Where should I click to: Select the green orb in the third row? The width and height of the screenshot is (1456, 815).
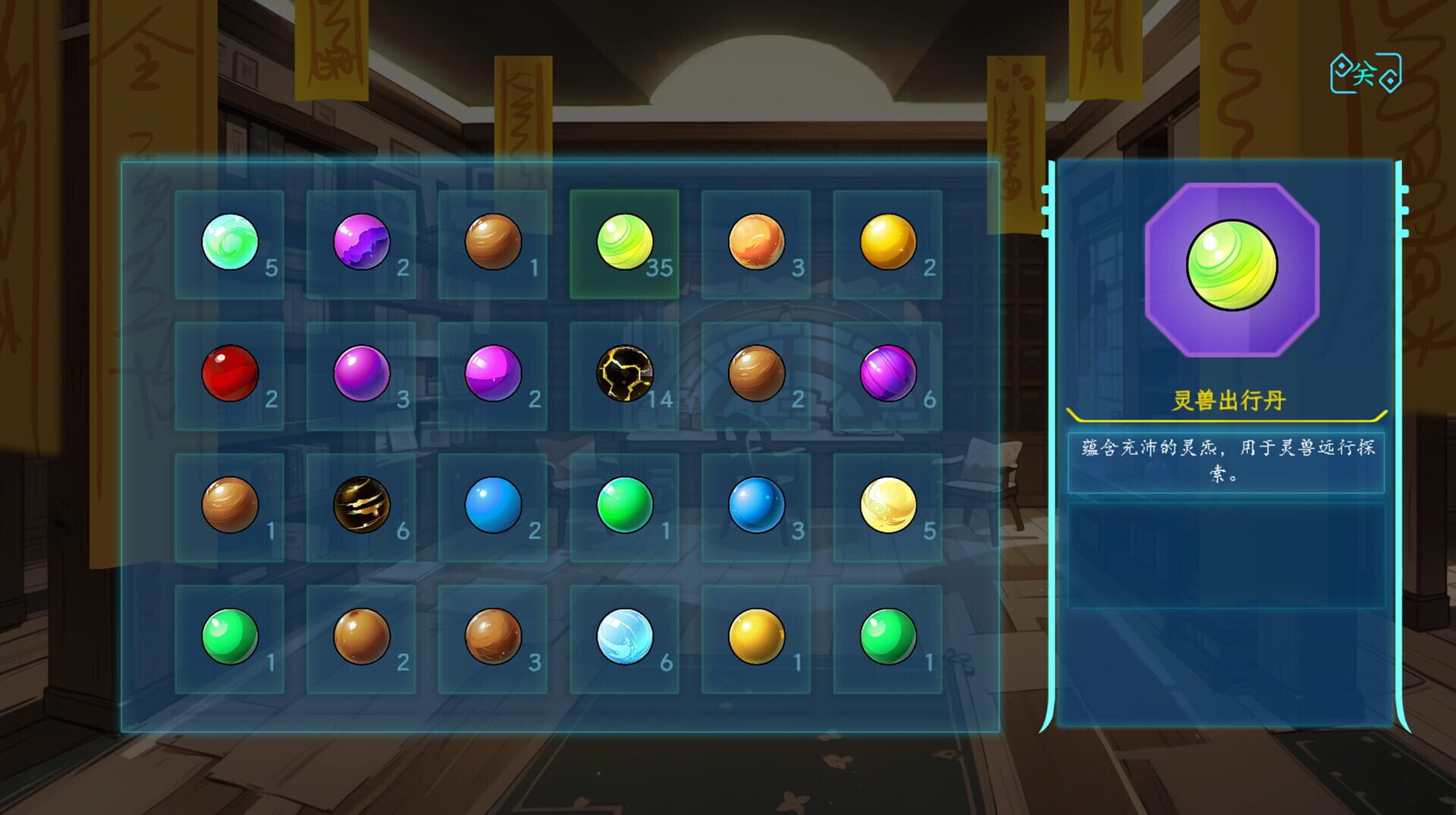pos(623,504)
